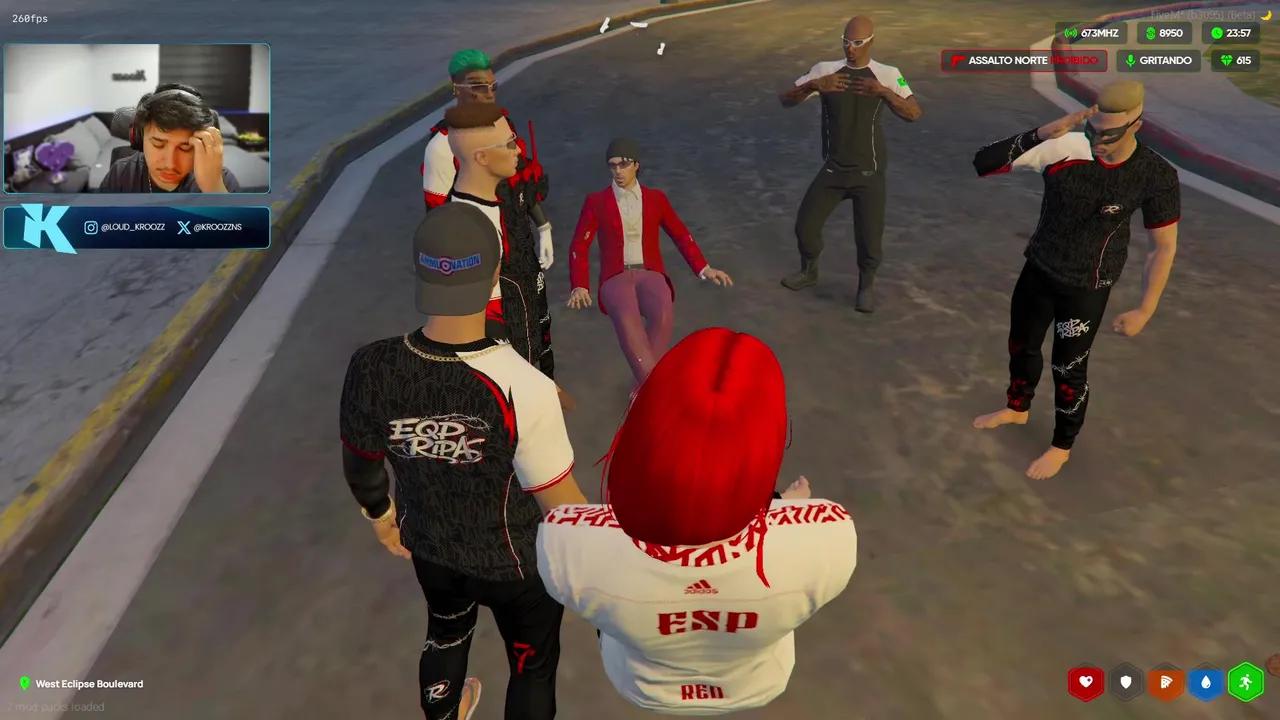
Task: Click the red heart health icon
Action: [x=1086, y=682]
